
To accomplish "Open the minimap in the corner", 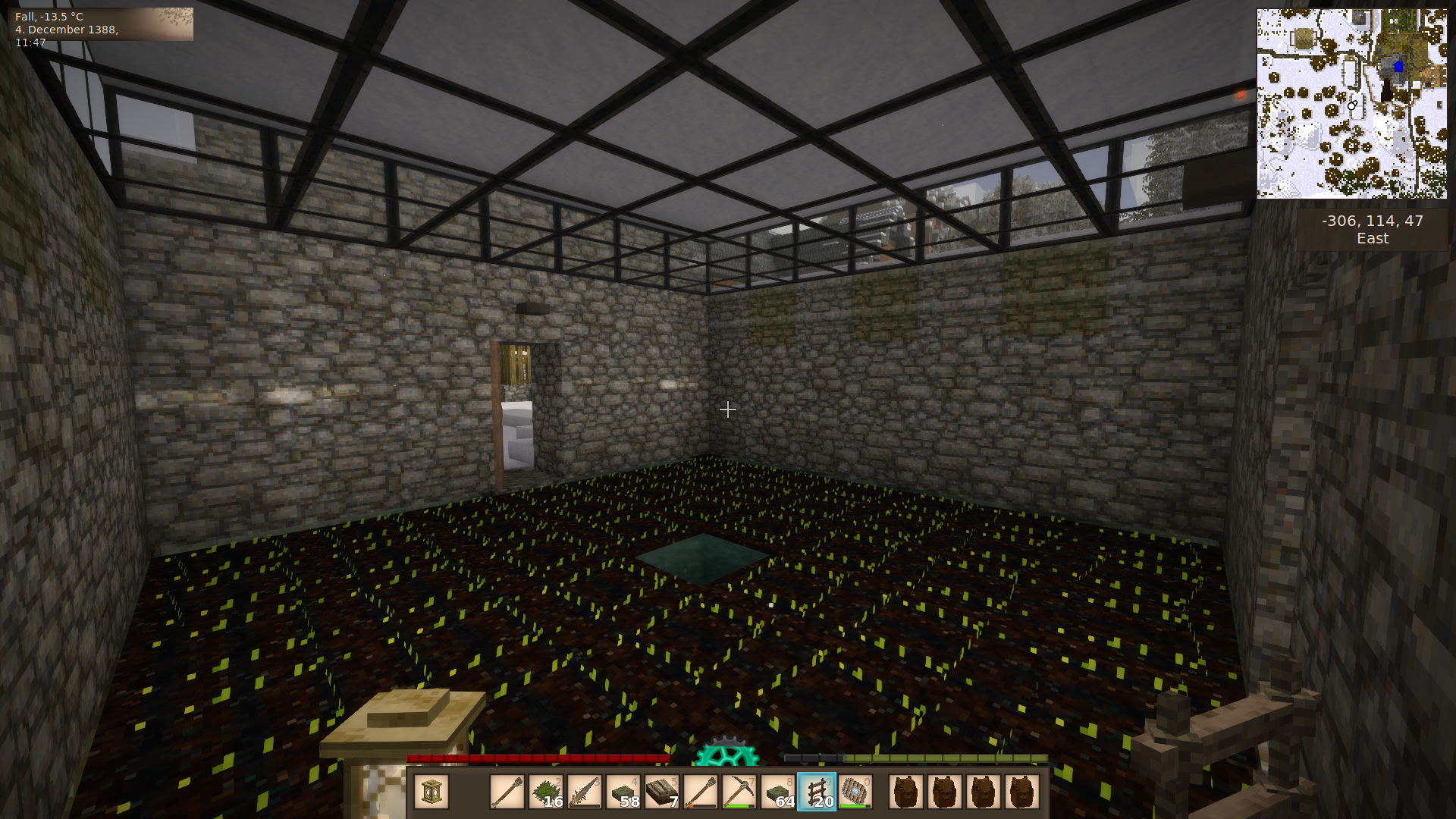I will coord(1351,104).
